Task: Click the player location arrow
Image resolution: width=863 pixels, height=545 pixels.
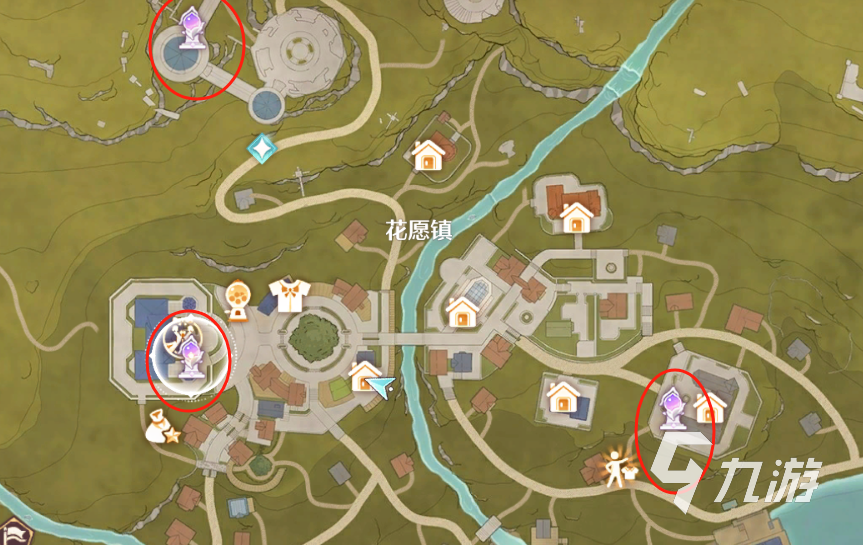Action: pos(383,386)
